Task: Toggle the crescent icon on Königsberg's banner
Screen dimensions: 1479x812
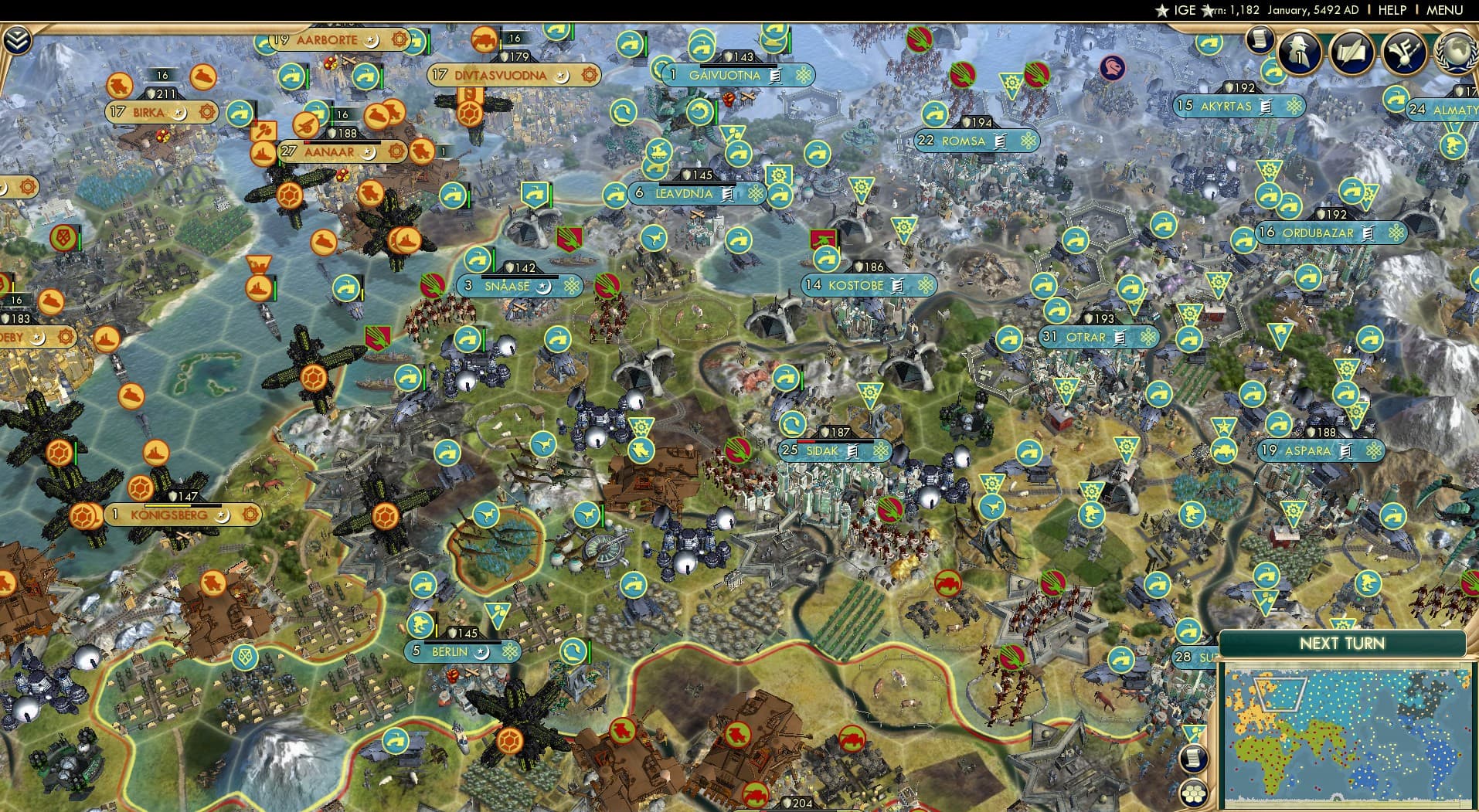Action: [x=222, y=516]
